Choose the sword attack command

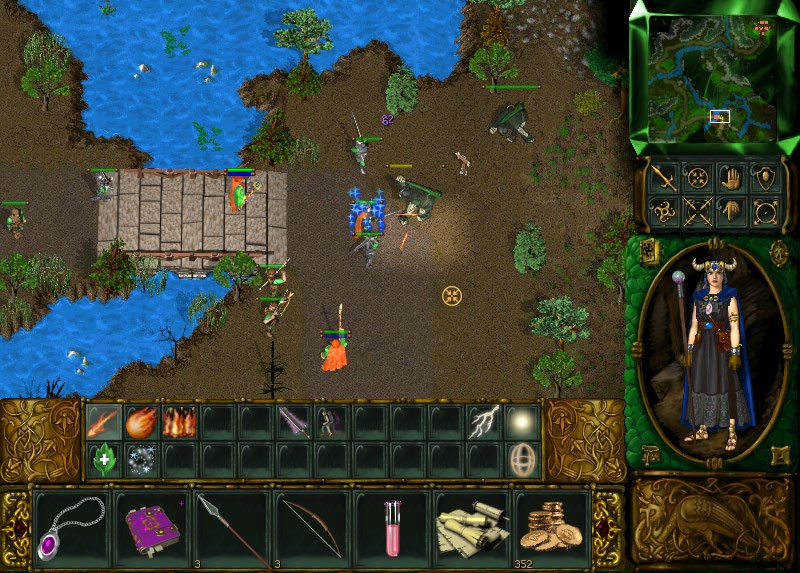664,178
